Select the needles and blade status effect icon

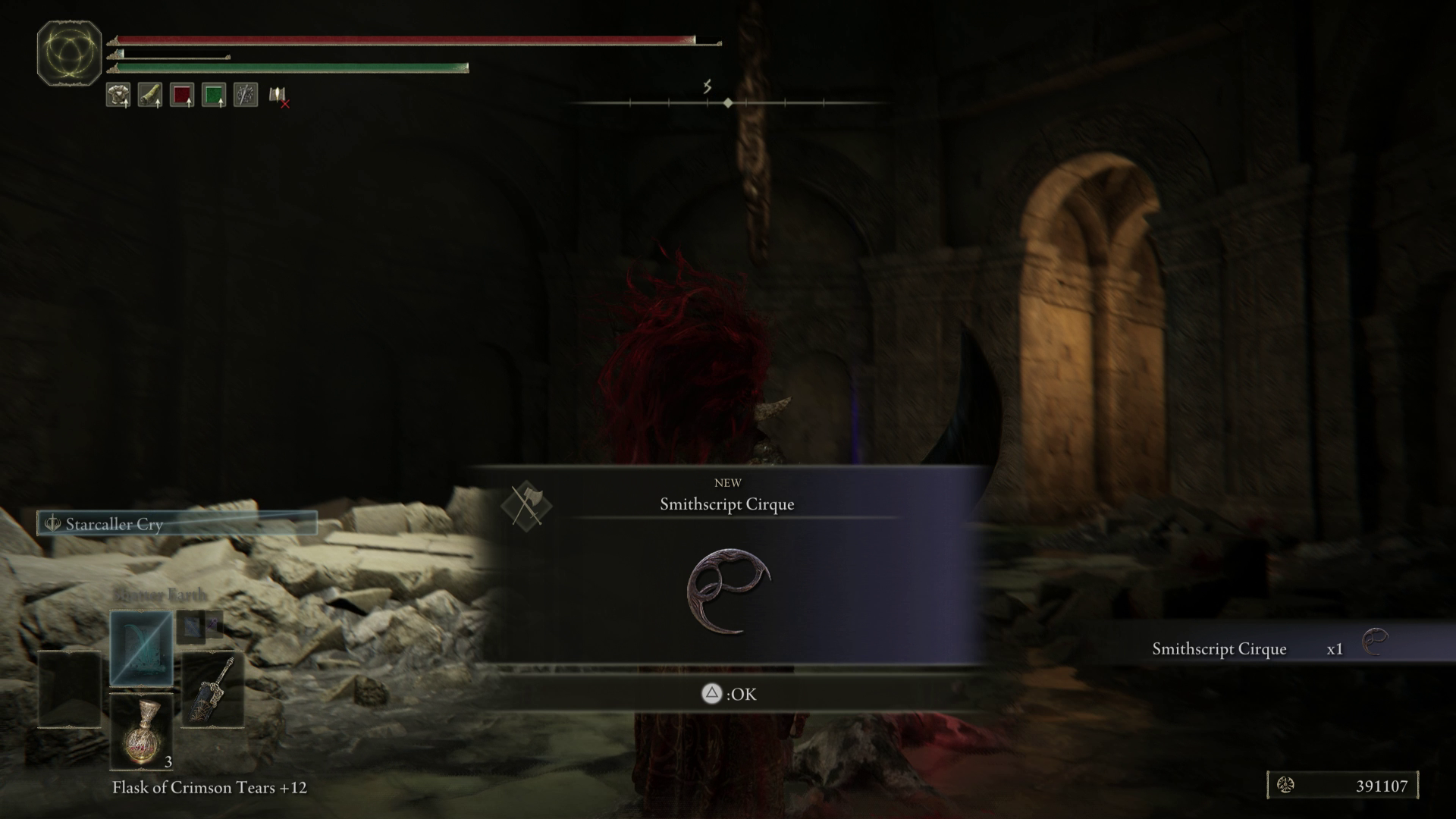coord(244,95)
